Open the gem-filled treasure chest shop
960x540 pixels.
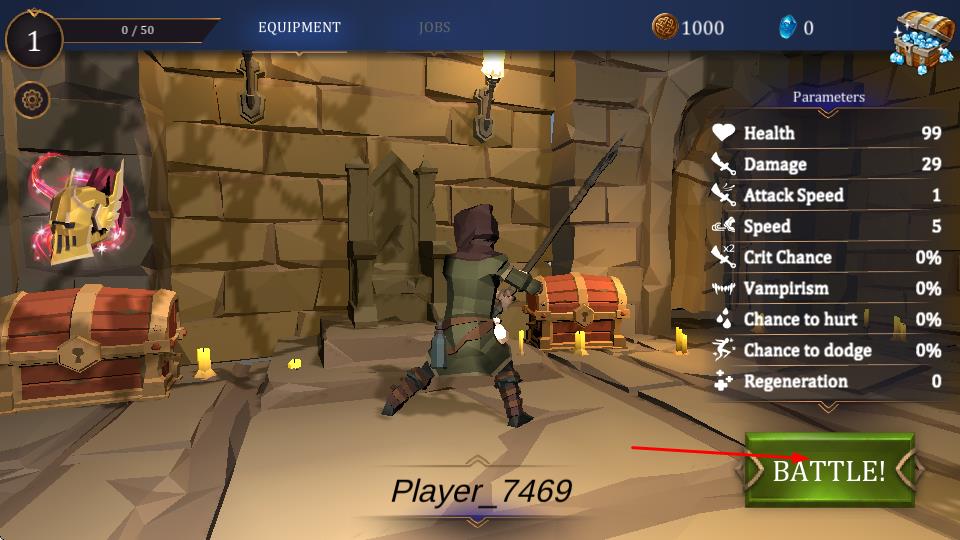click(x=923, y=40)
